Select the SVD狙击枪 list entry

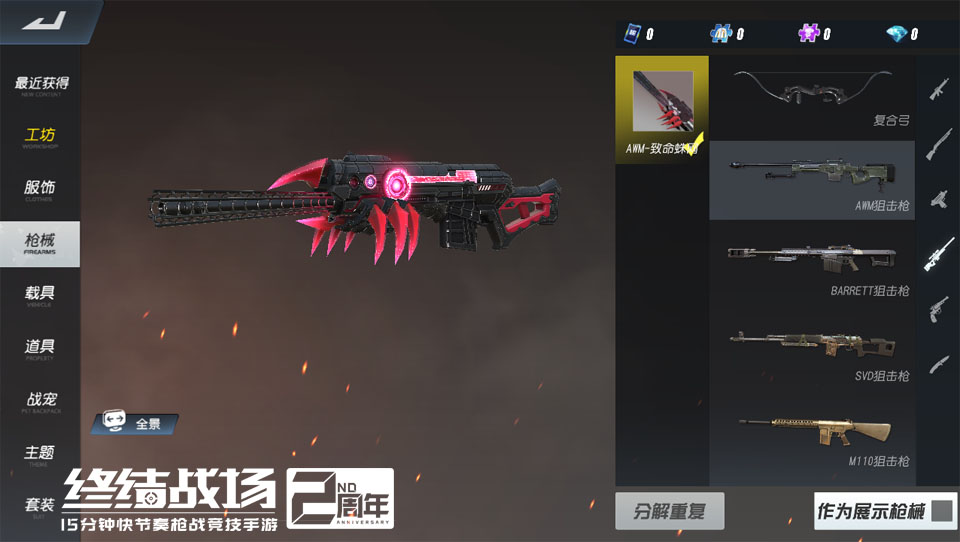point(811,351)
